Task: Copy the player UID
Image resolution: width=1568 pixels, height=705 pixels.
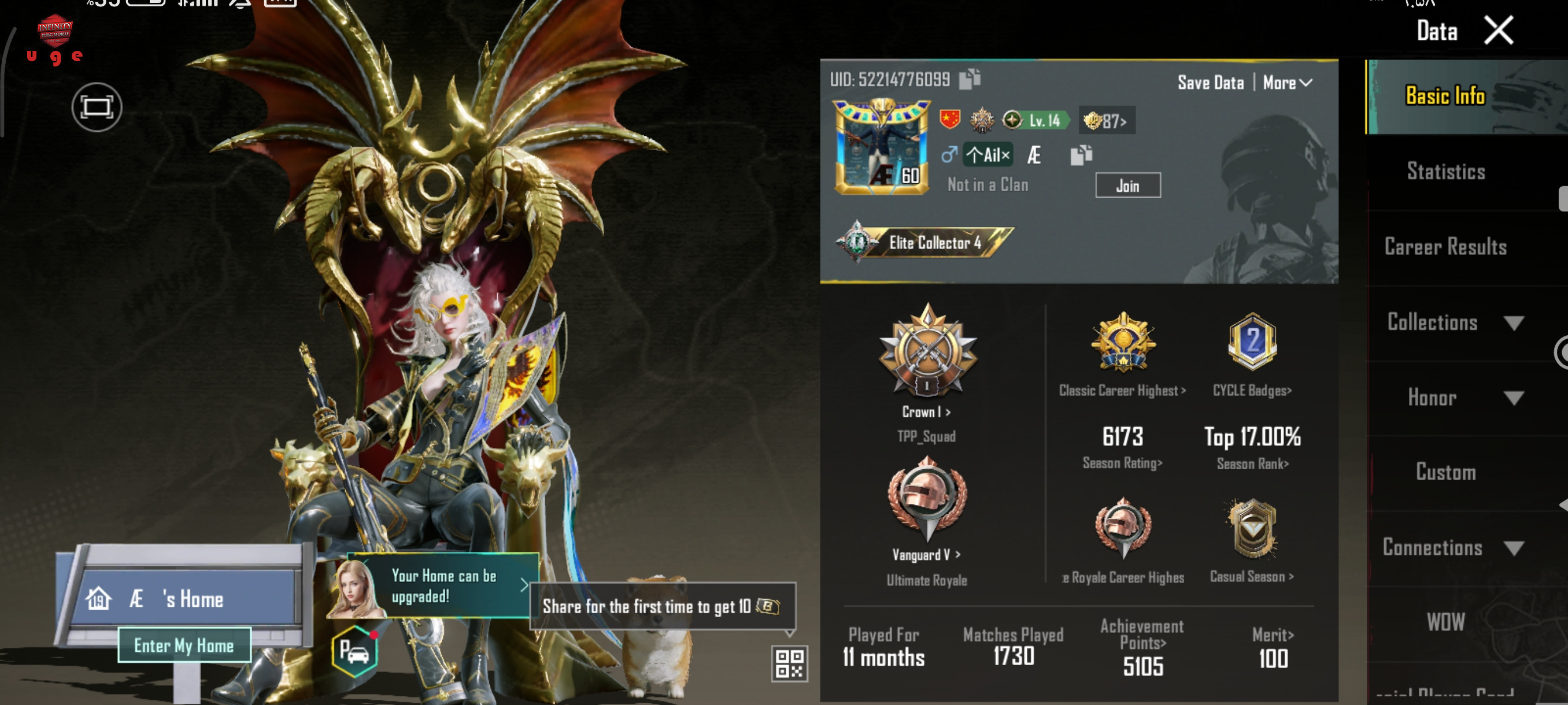Action: (x=970, y=79)
